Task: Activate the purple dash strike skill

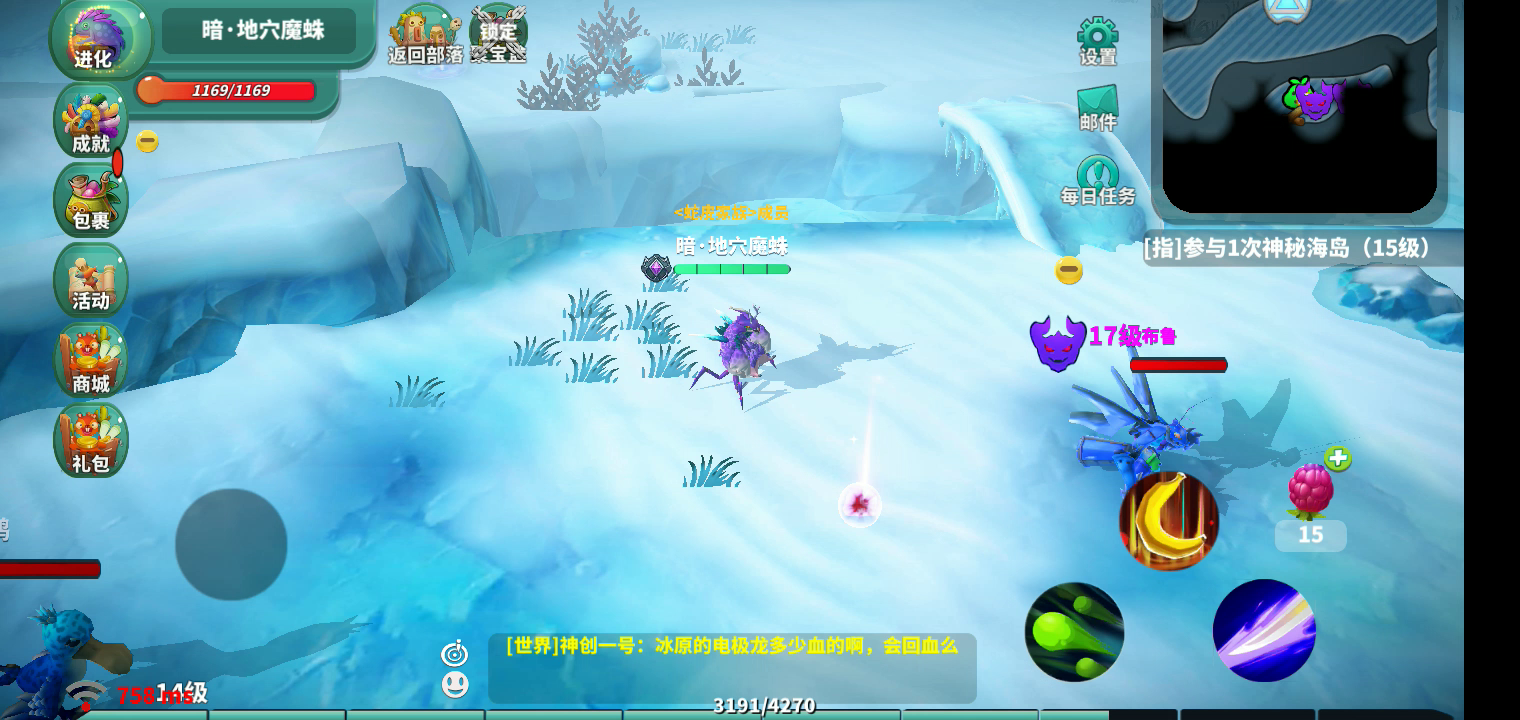Action: 1264,631
